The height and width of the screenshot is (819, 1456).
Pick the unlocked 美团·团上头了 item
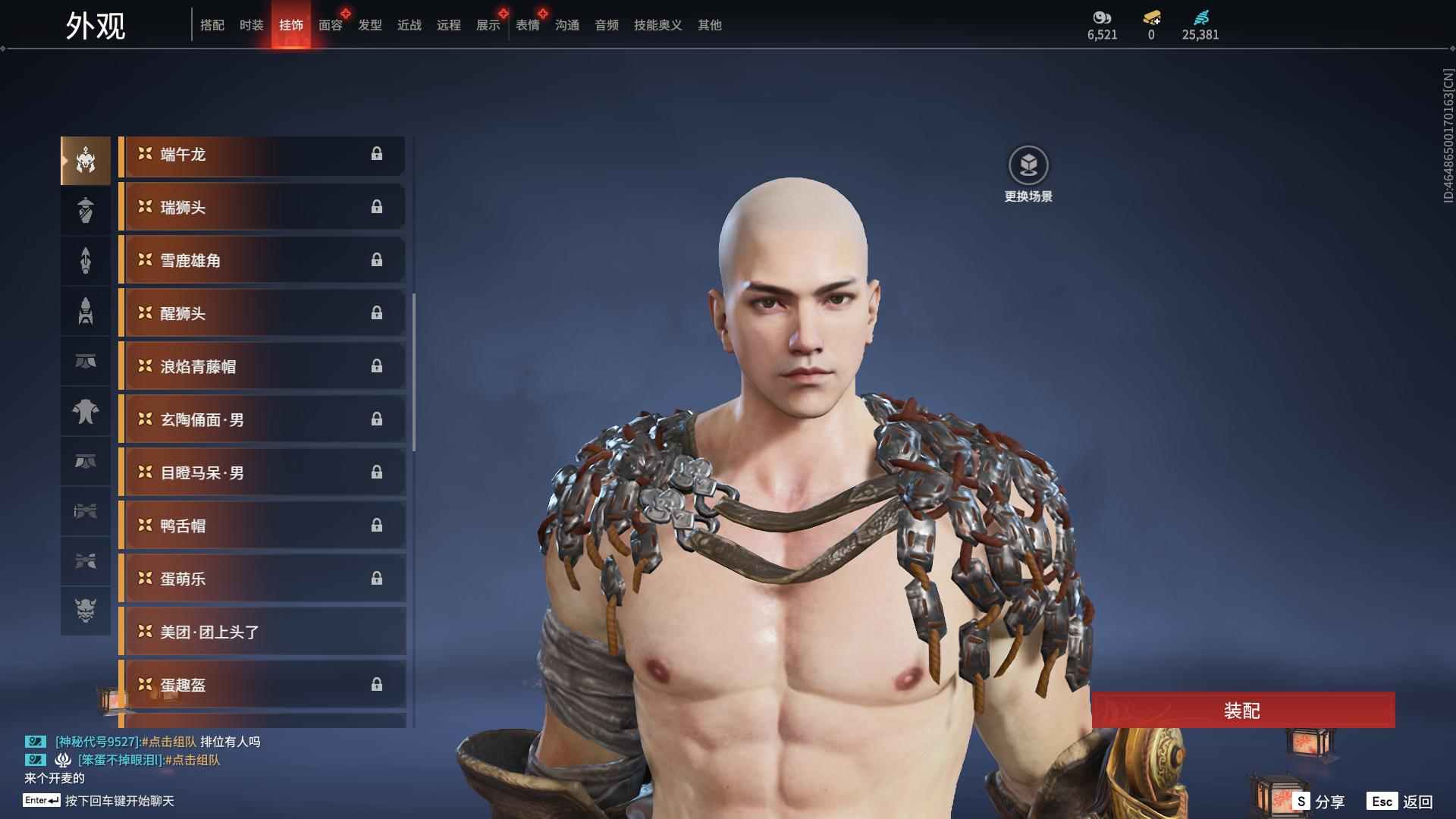coord(262,632)
